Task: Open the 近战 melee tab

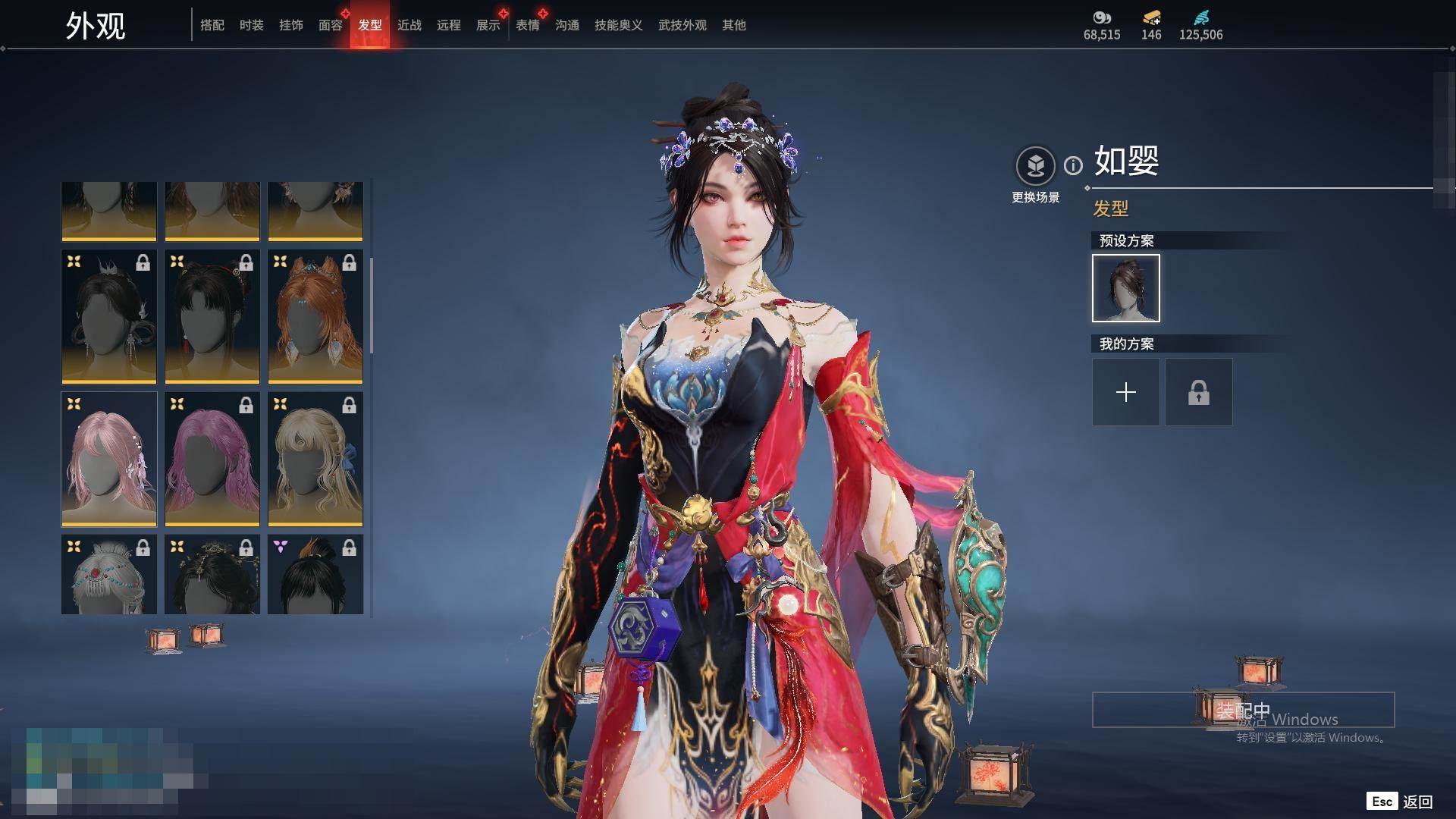Action: click(409, 25)
